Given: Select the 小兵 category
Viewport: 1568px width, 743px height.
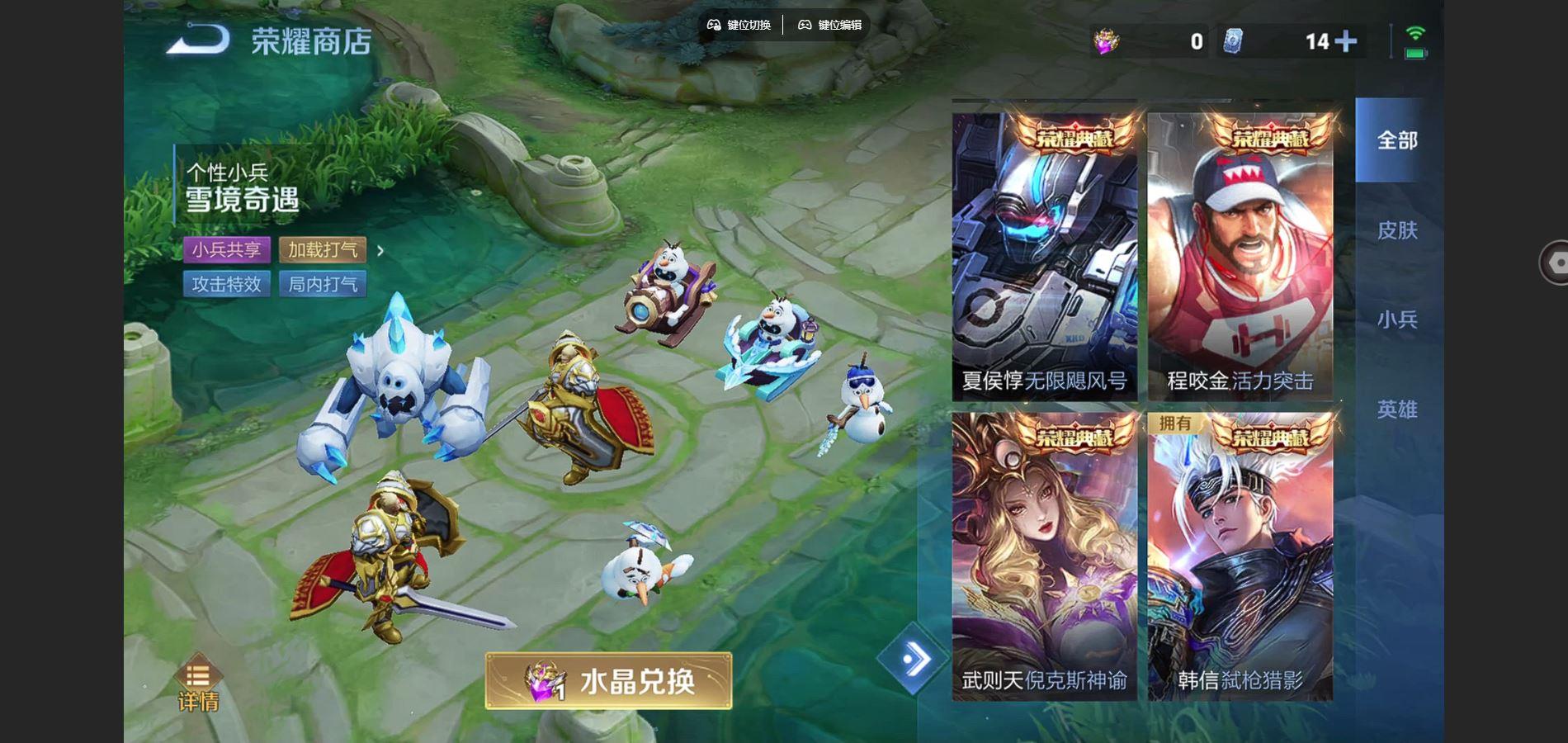Looking at the screenshot, I should tap(1397, 320).
